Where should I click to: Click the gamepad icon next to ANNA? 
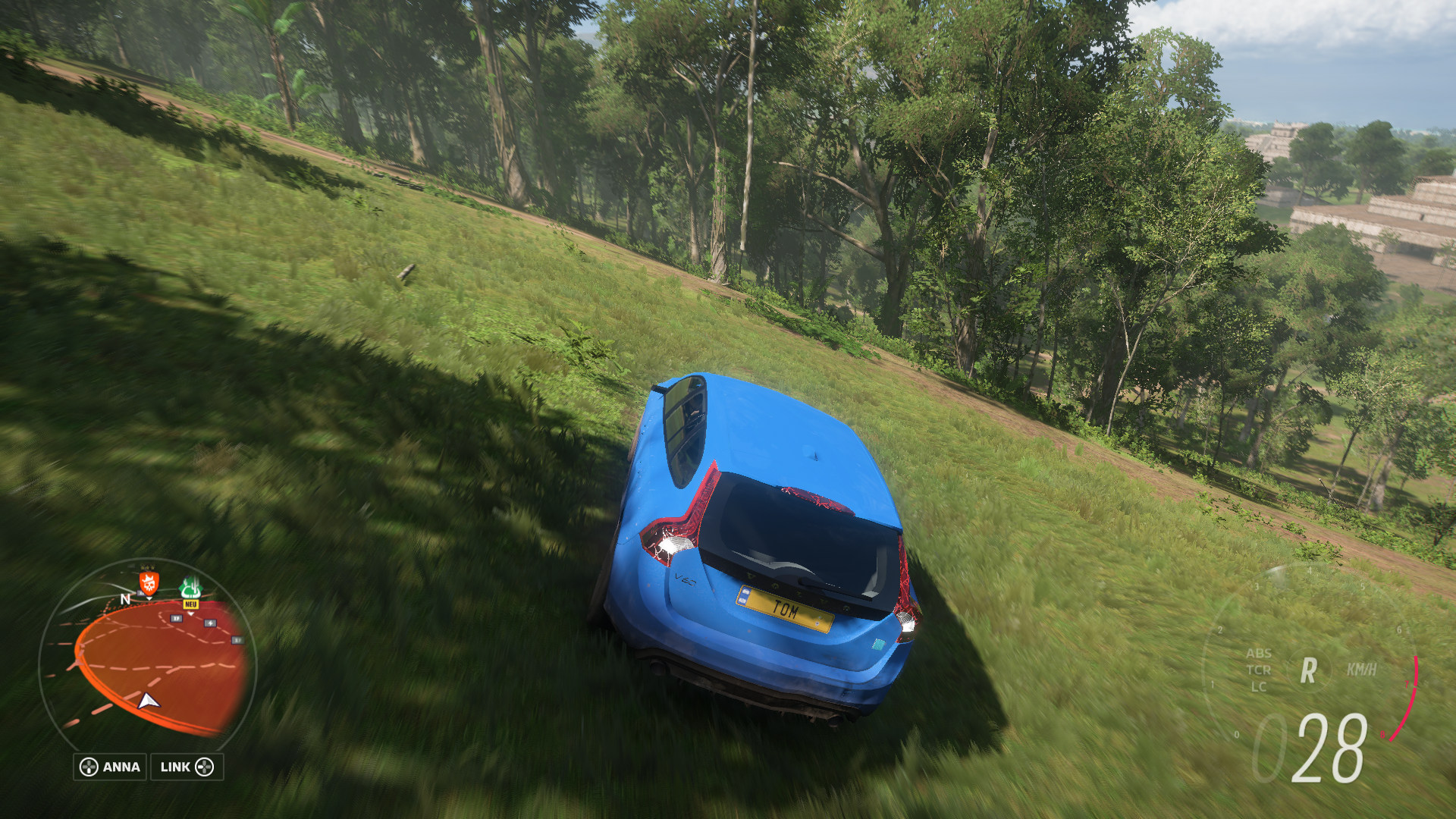(x=87, y=766)
